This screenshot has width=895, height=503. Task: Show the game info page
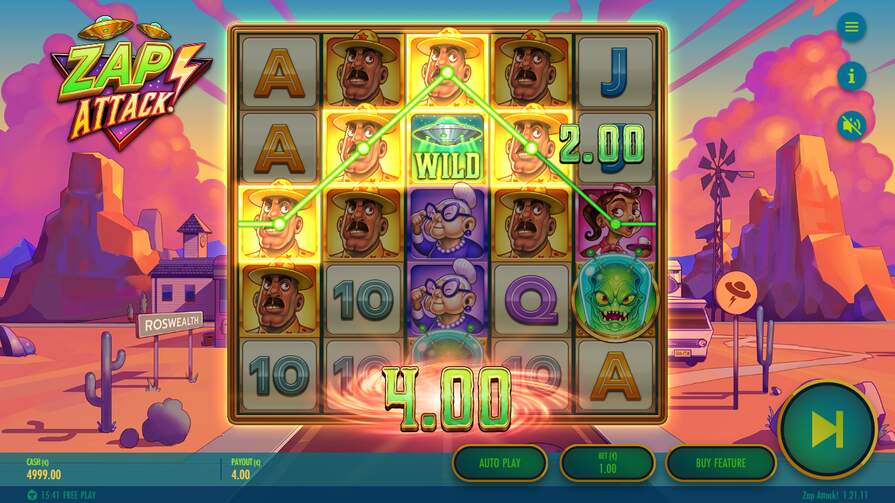pos(851,75)
